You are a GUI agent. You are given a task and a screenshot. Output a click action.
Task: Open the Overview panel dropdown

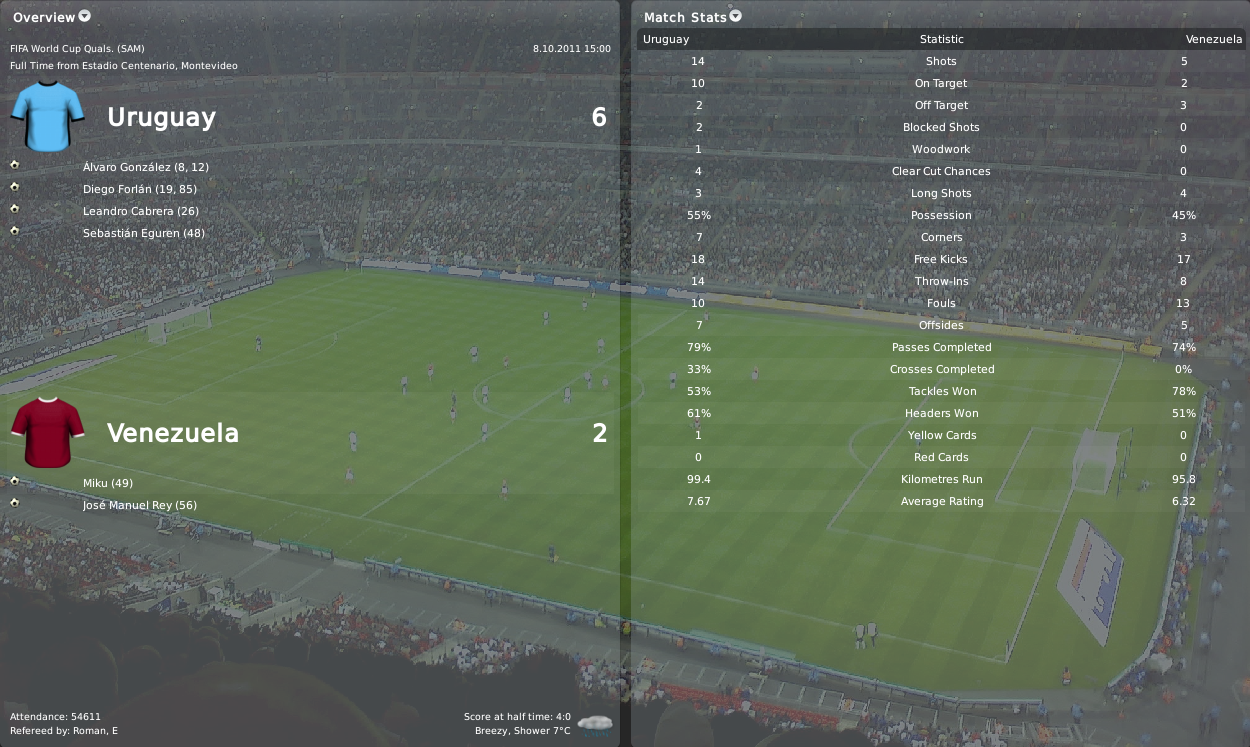click(84, 16)
